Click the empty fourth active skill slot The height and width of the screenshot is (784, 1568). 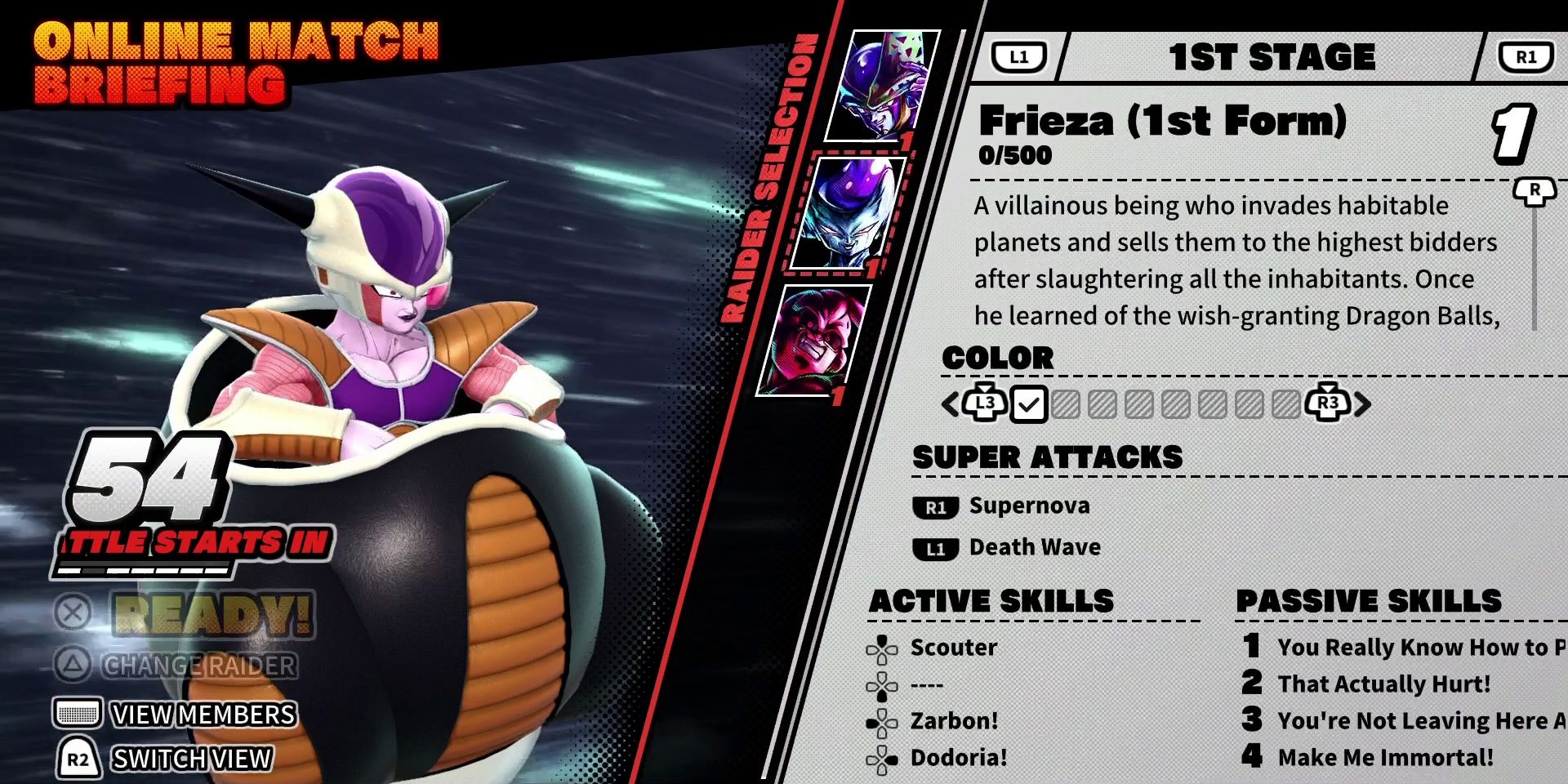882,686
